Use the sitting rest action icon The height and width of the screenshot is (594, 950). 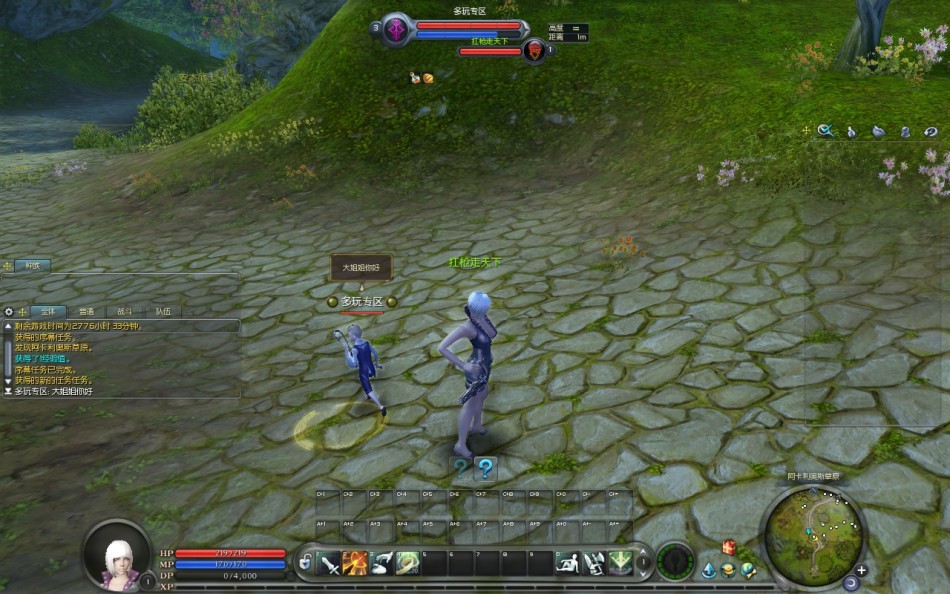pos(567,564)
